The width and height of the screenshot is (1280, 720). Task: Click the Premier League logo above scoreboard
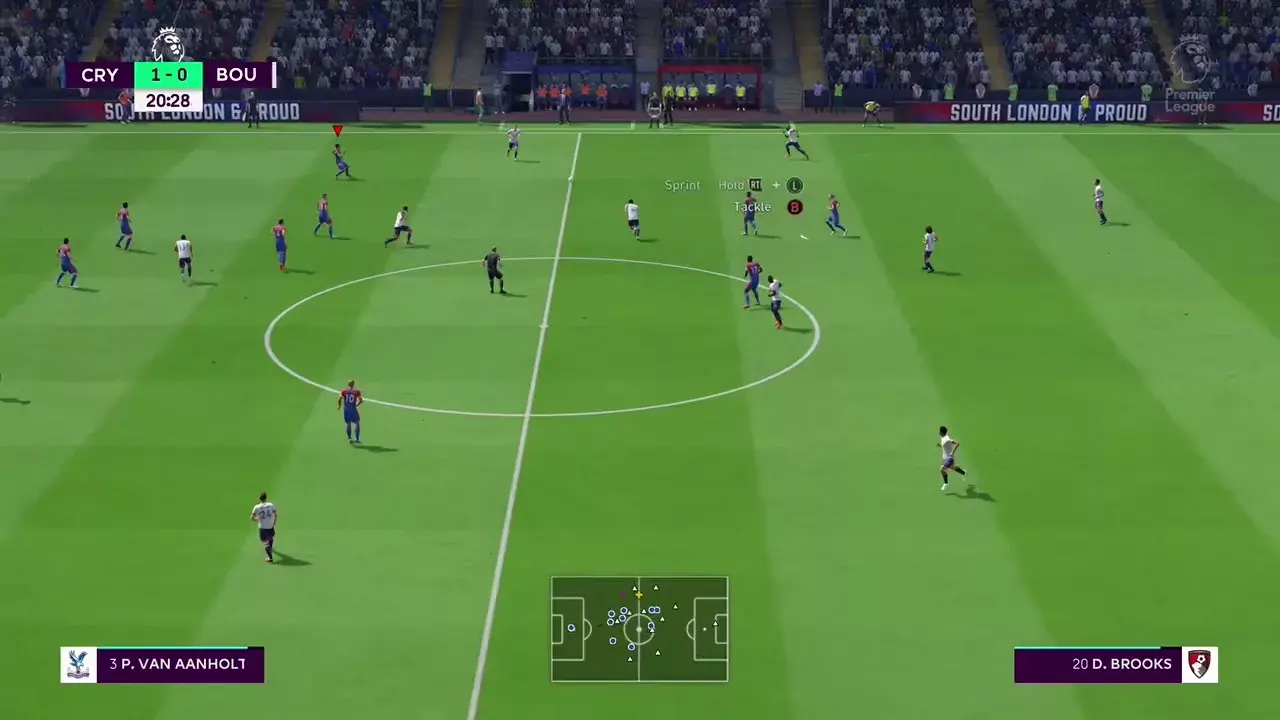coord(168,44)
